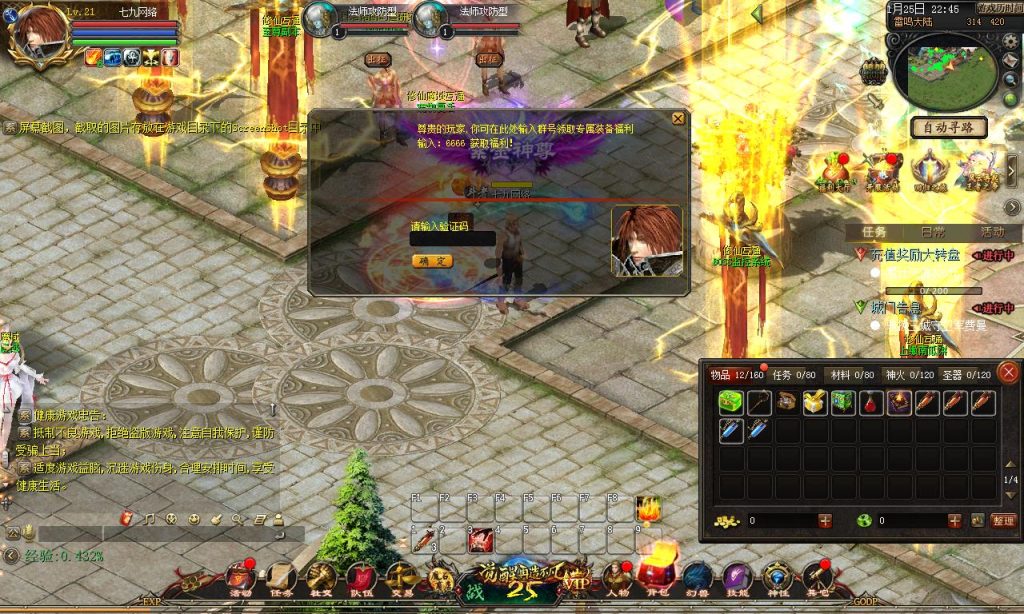Sort the bag with 整理 button
Image resolution: width=1024 pixels, height=614 pixels.
(1003, 521)
